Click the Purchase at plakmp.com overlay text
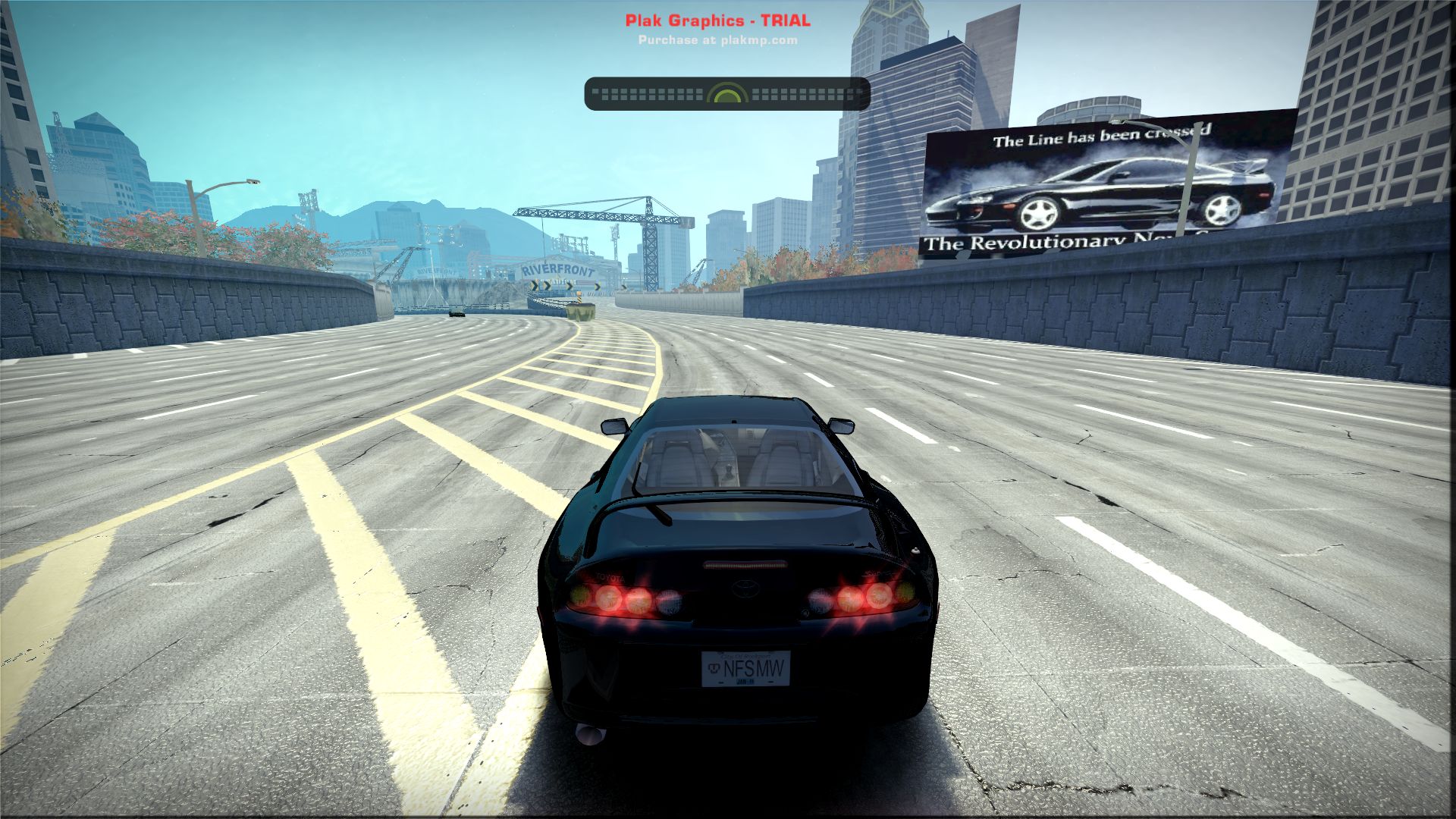 point(717,40)
